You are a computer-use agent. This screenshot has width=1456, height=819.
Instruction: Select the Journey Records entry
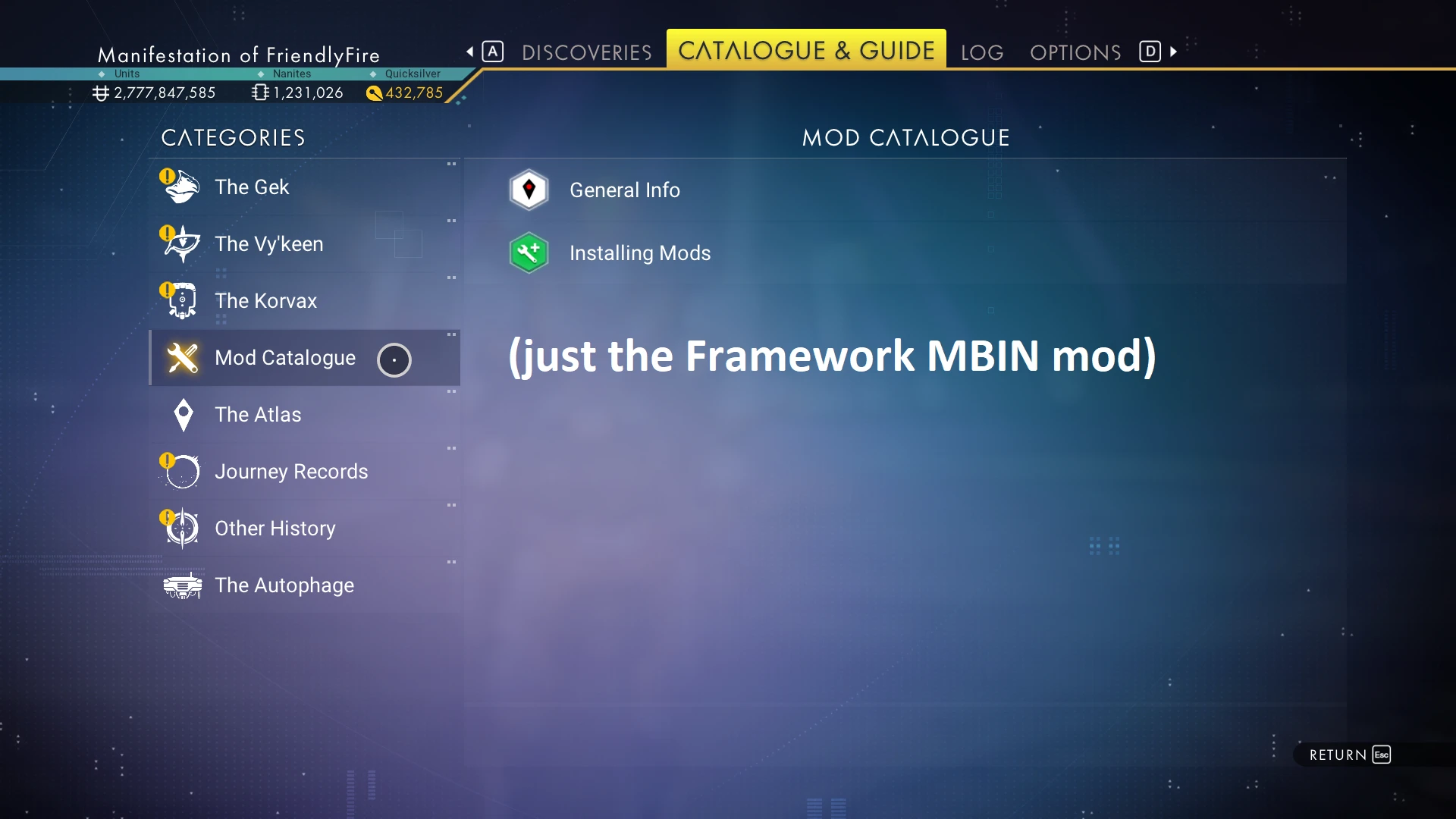292,471
